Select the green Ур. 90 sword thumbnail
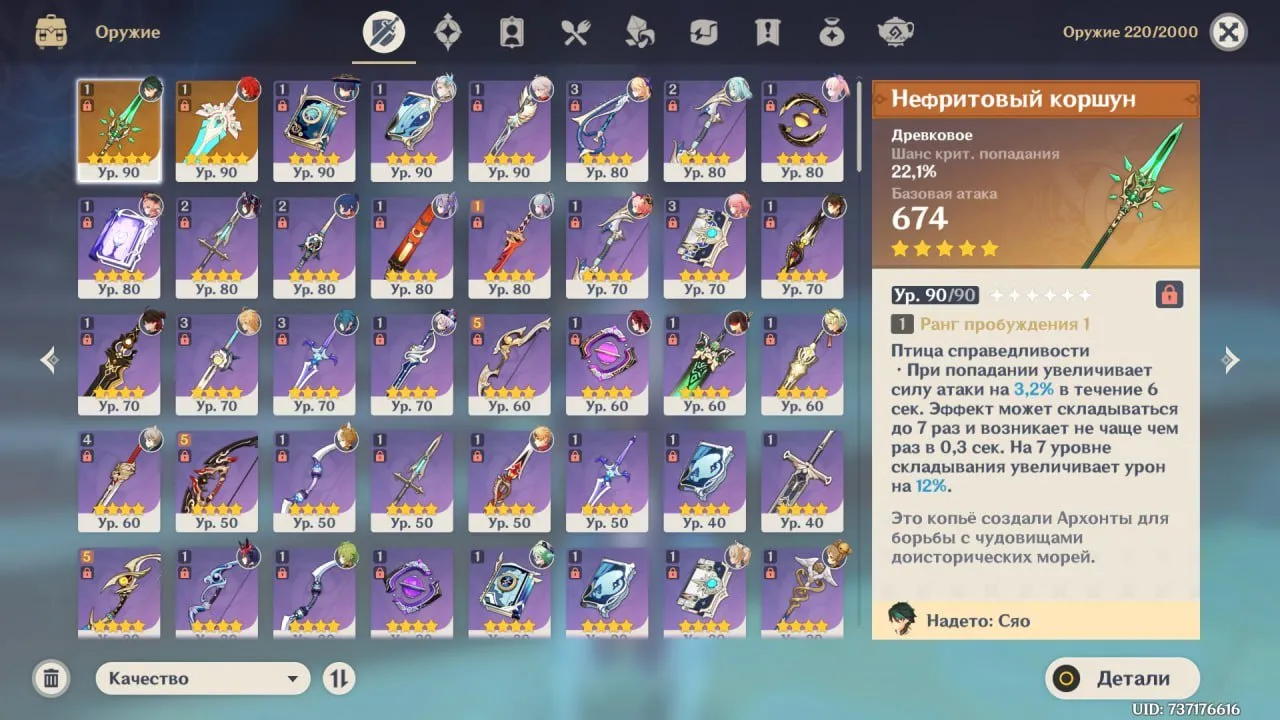 [217, 128]
